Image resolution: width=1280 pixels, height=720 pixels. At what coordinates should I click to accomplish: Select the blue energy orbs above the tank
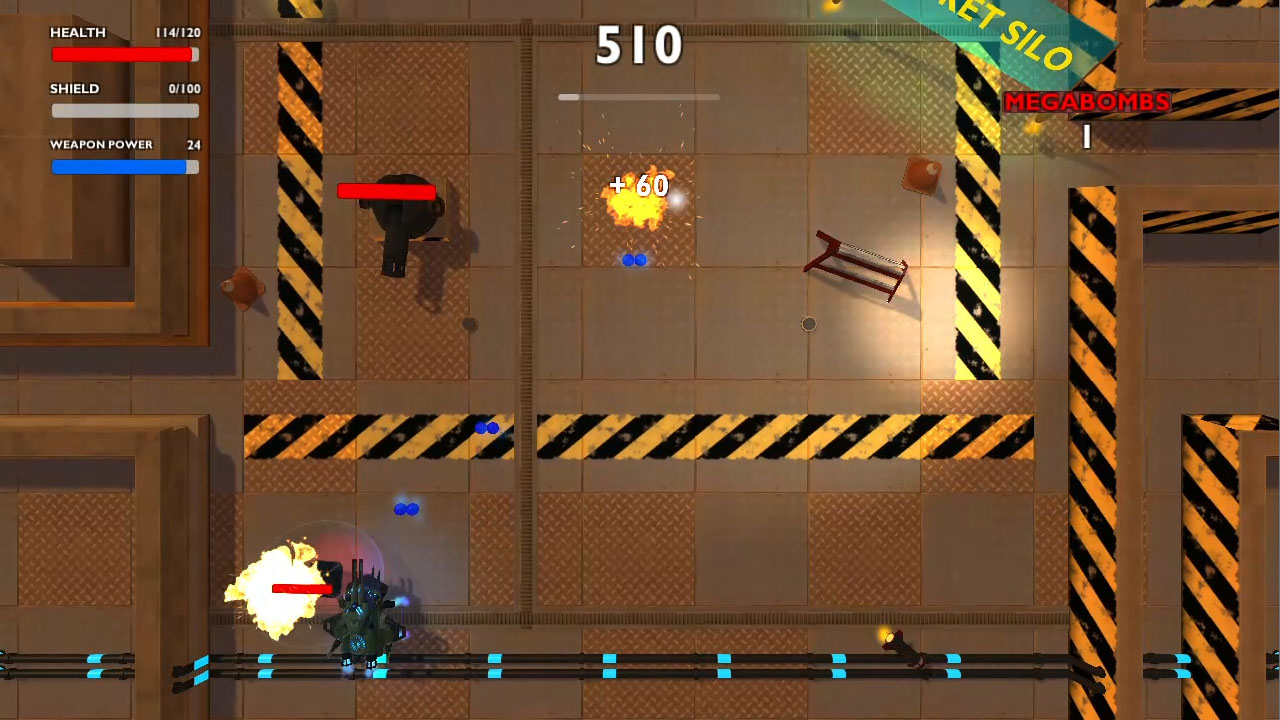(x=406, y=510)
